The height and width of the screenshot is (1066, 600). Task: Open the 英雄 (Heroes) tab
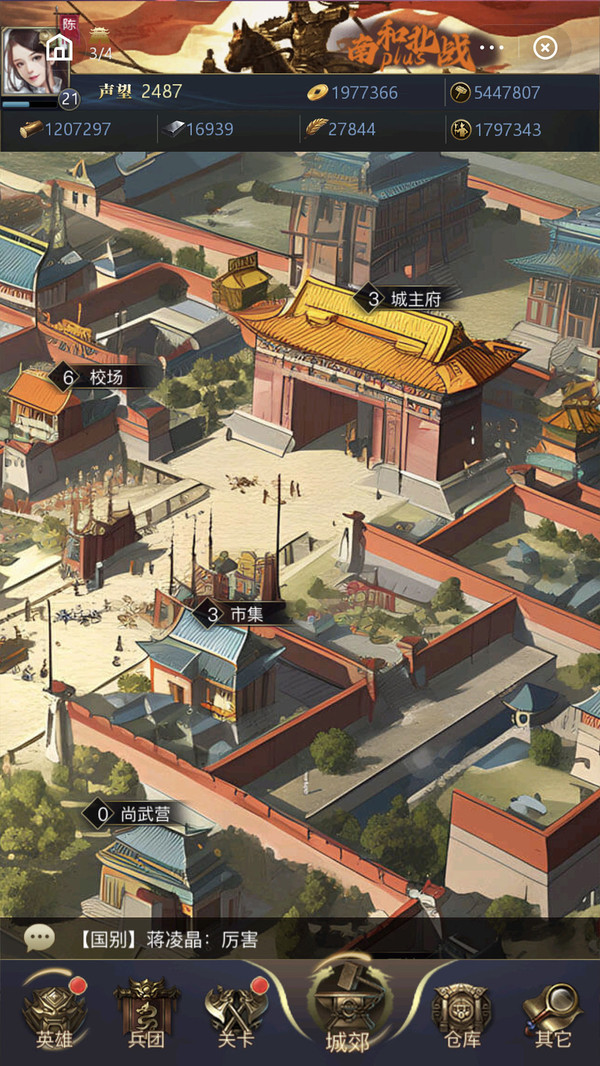coord(56,1012)
